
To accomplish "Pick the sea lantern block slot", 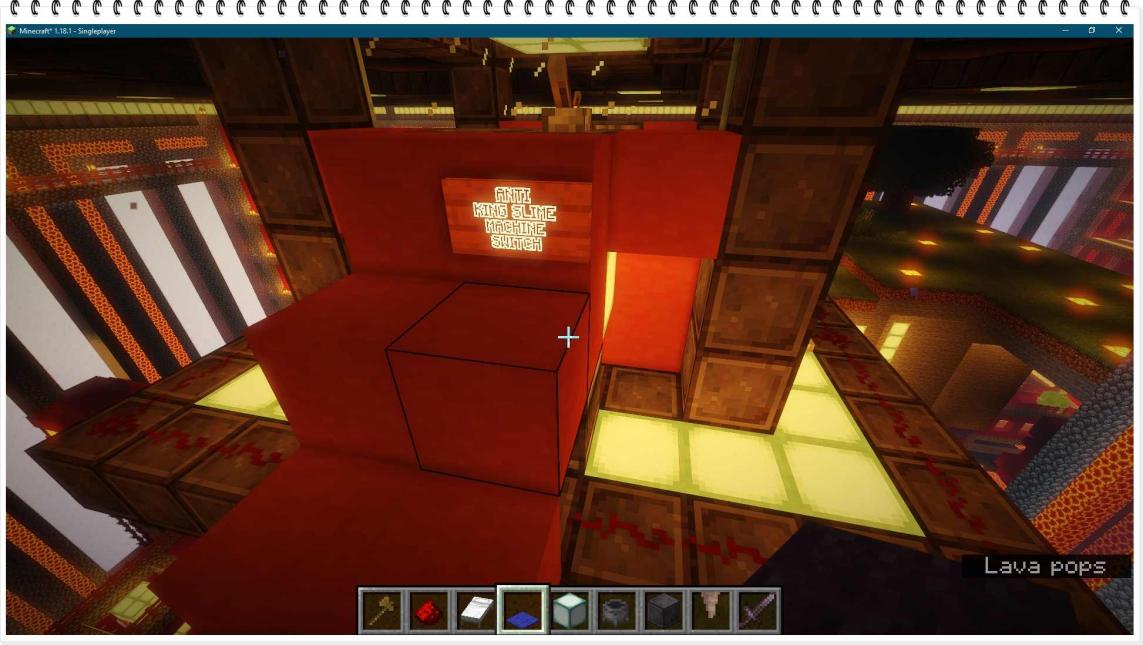I will tap(570, 610).
